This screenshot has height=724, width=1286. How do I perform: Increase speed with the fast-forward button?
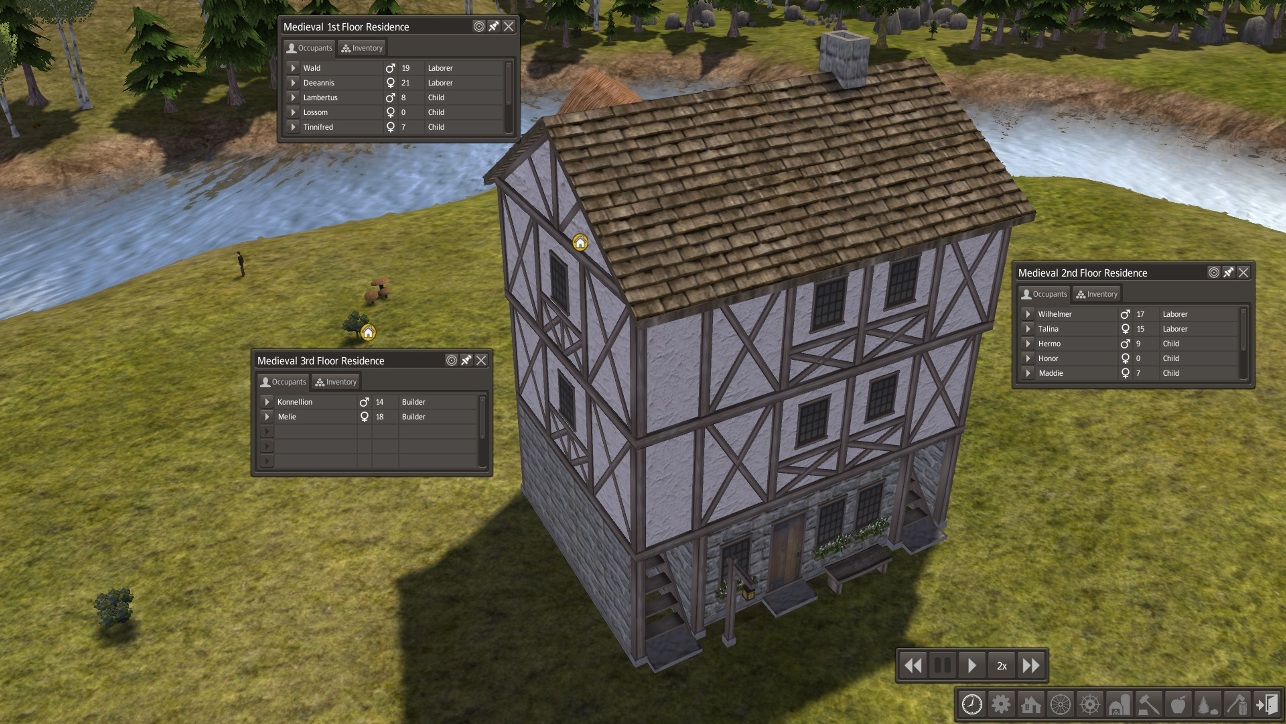pyautogui.click(x=1031, y=665)
